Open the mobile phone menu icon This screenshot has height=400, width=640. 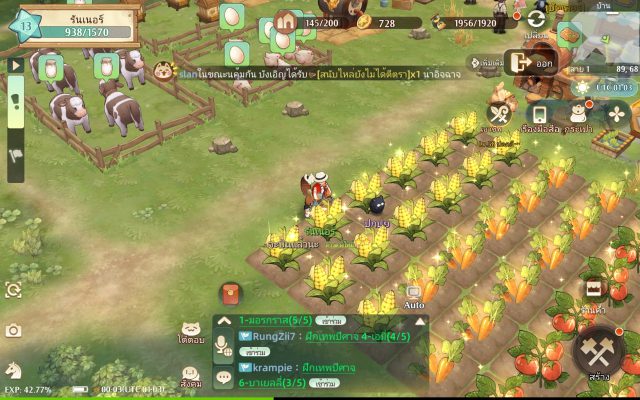(539, 114)
